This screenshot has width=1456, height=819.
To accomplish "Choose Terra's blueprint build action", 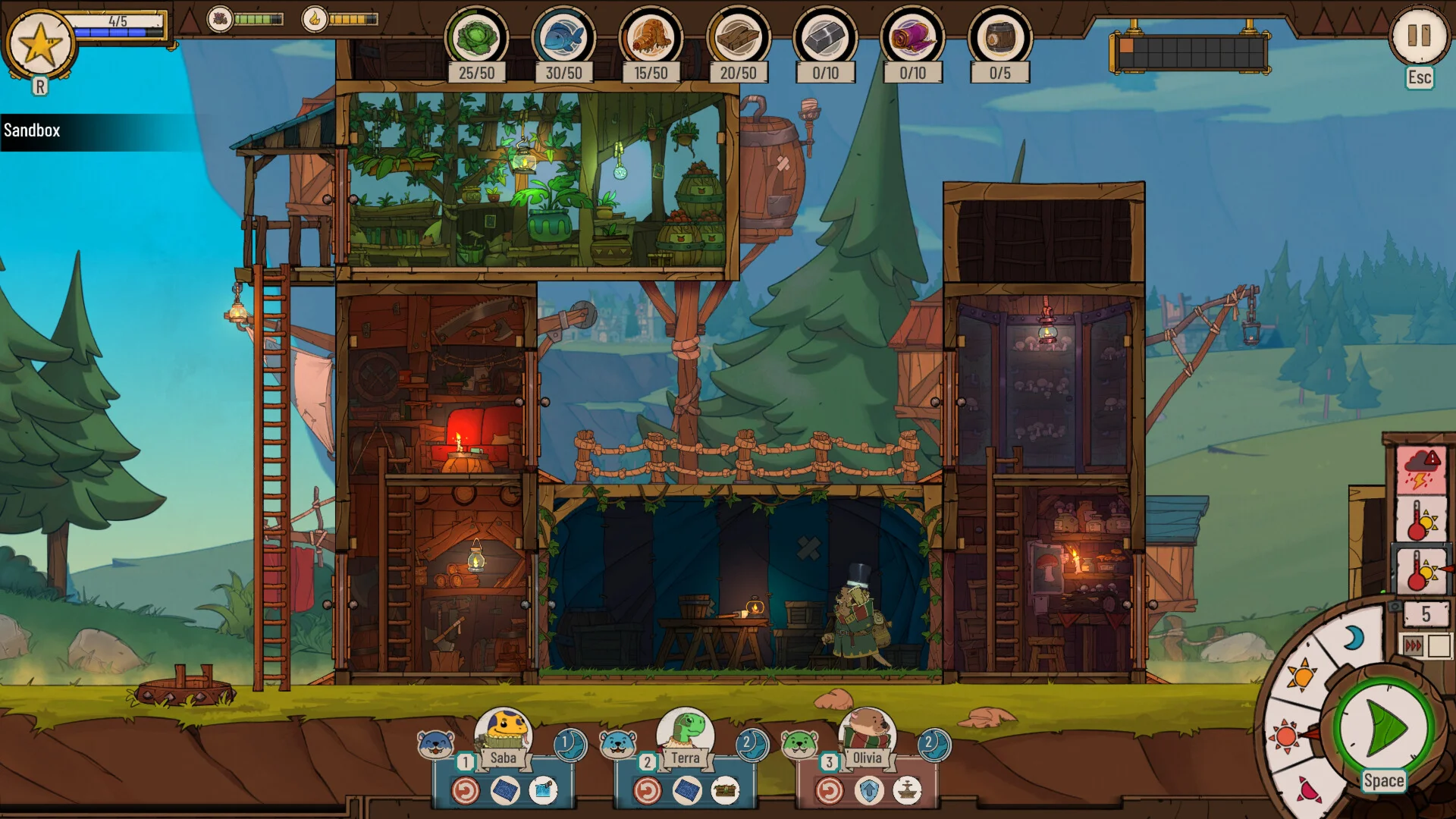I will pos(687,791).
